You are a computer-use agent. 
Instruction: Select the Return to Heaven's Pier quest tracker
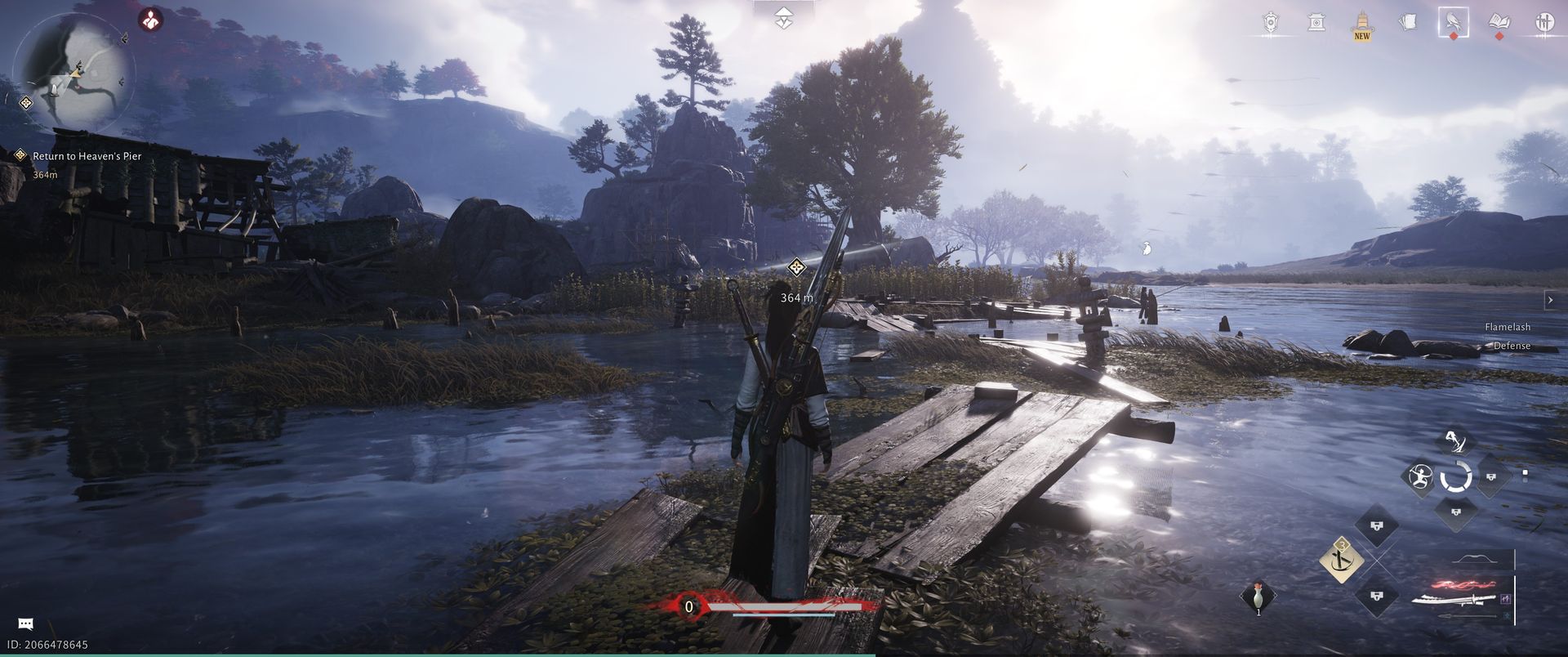(87, 156)
